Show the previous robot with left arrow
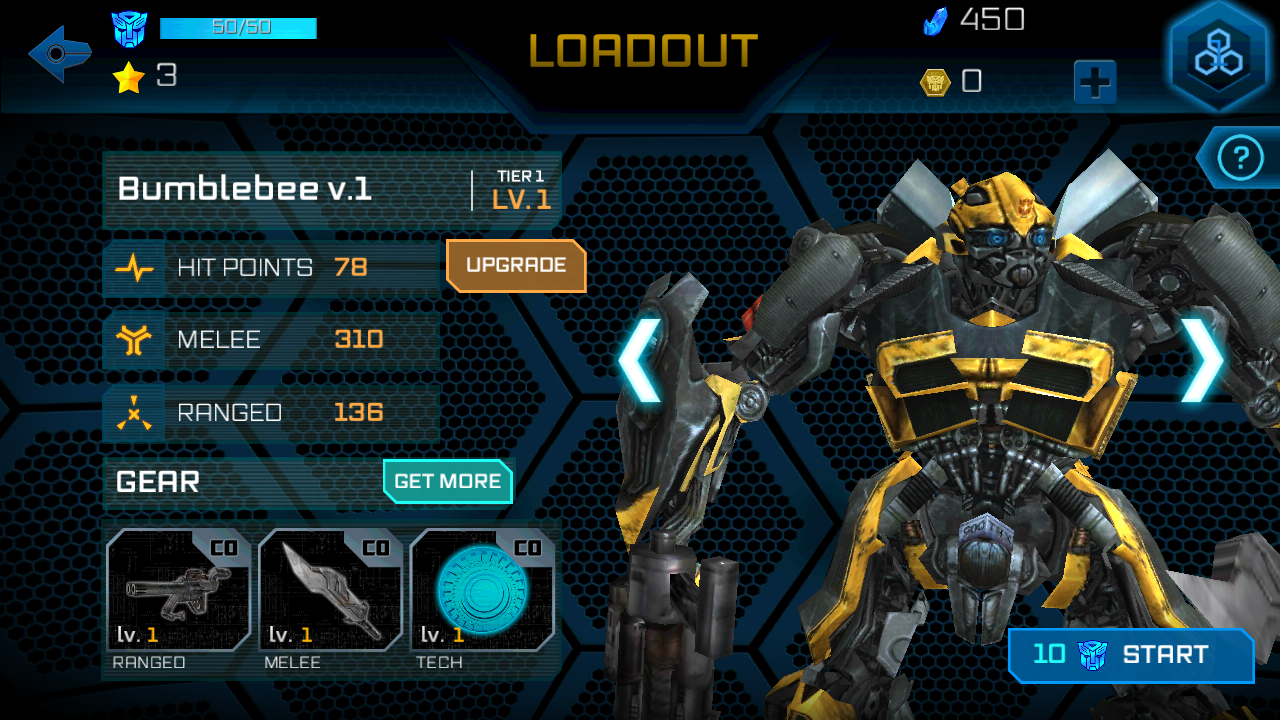 point(639,360)
